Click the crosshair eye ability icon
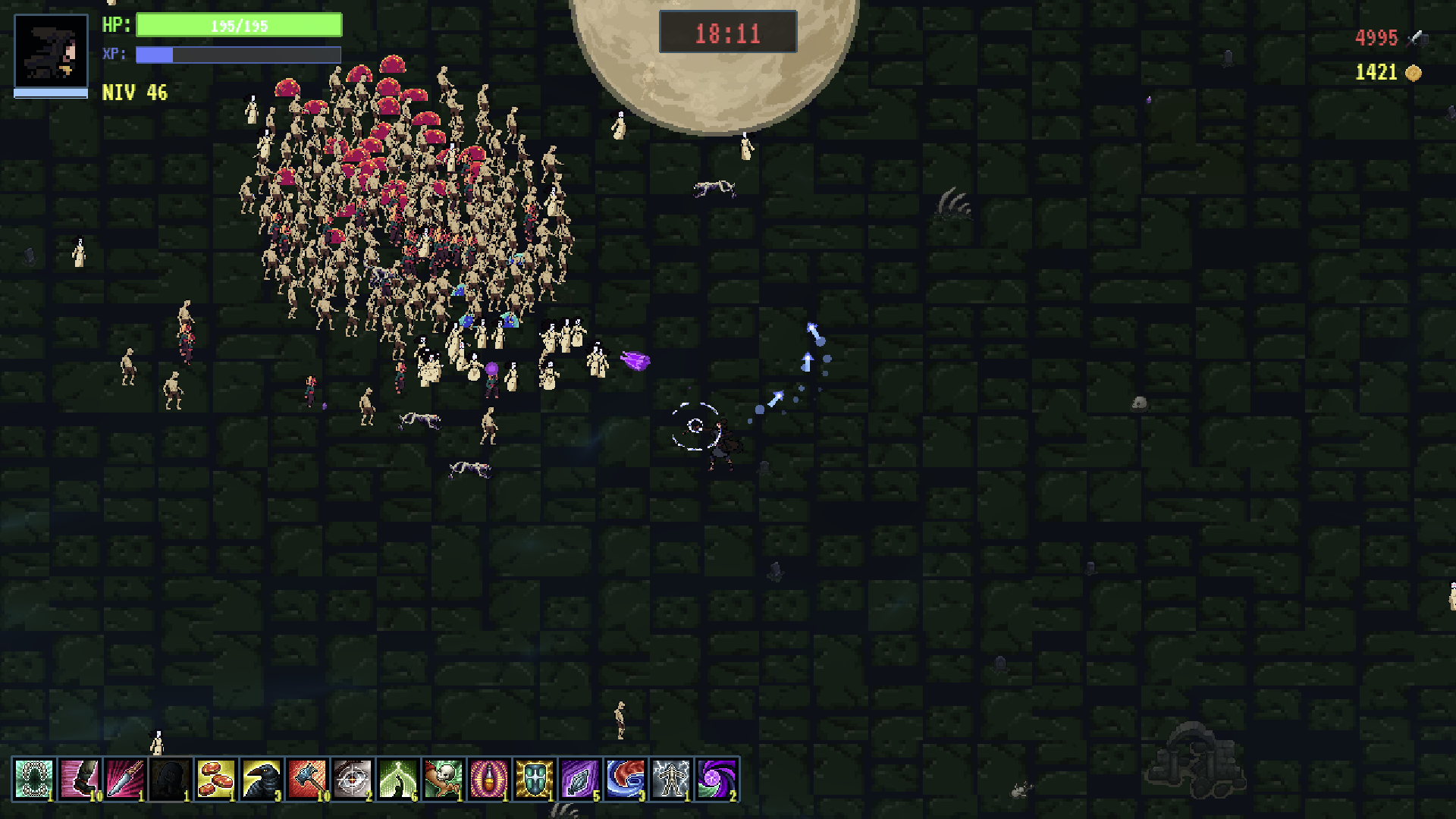The width and height of the screenshot is (1456, 819). pos(353,779)
